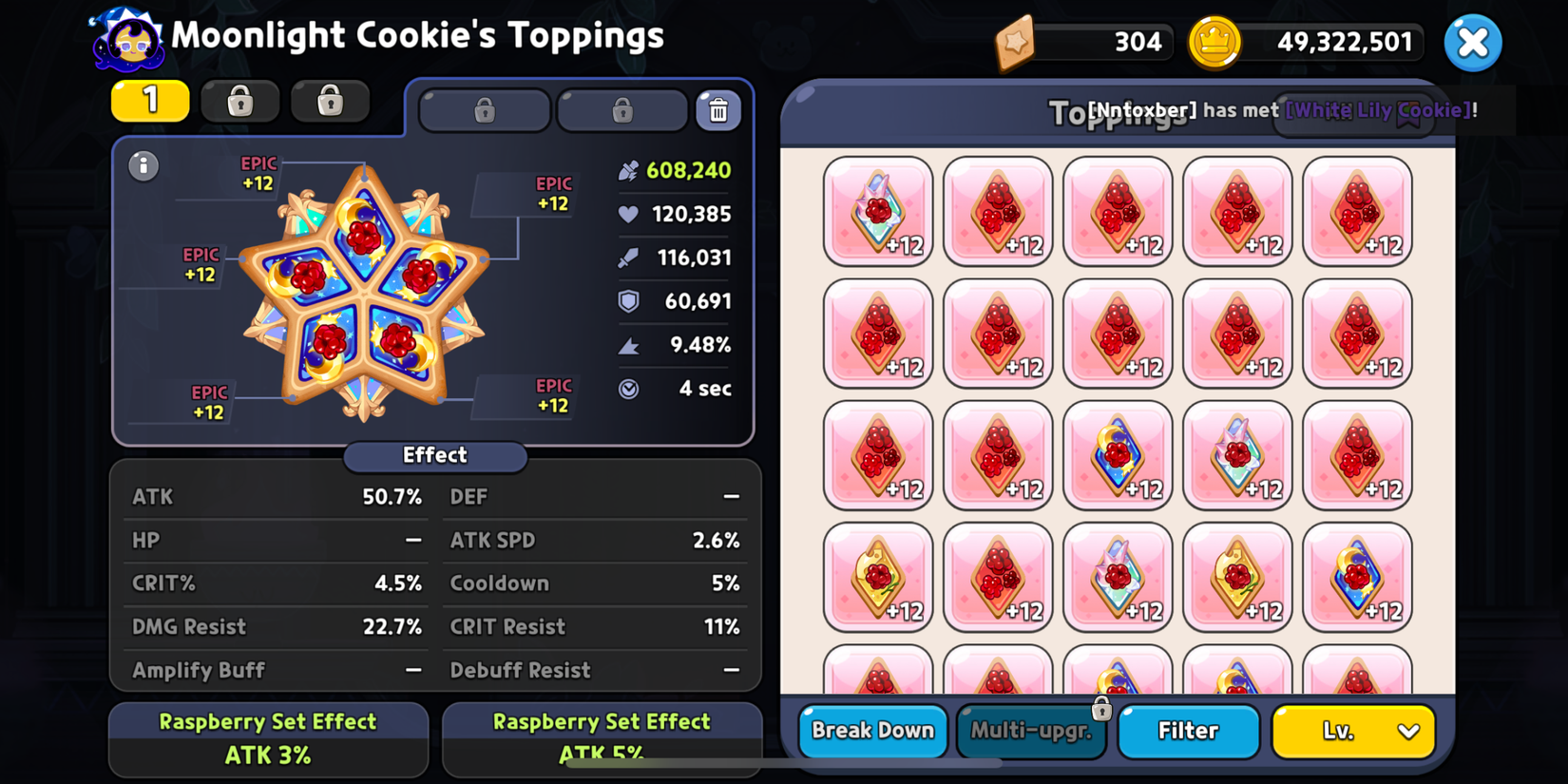Click the gold coin currency icon
Viewport: 1568px width, 784px height.
point(1214,42)
